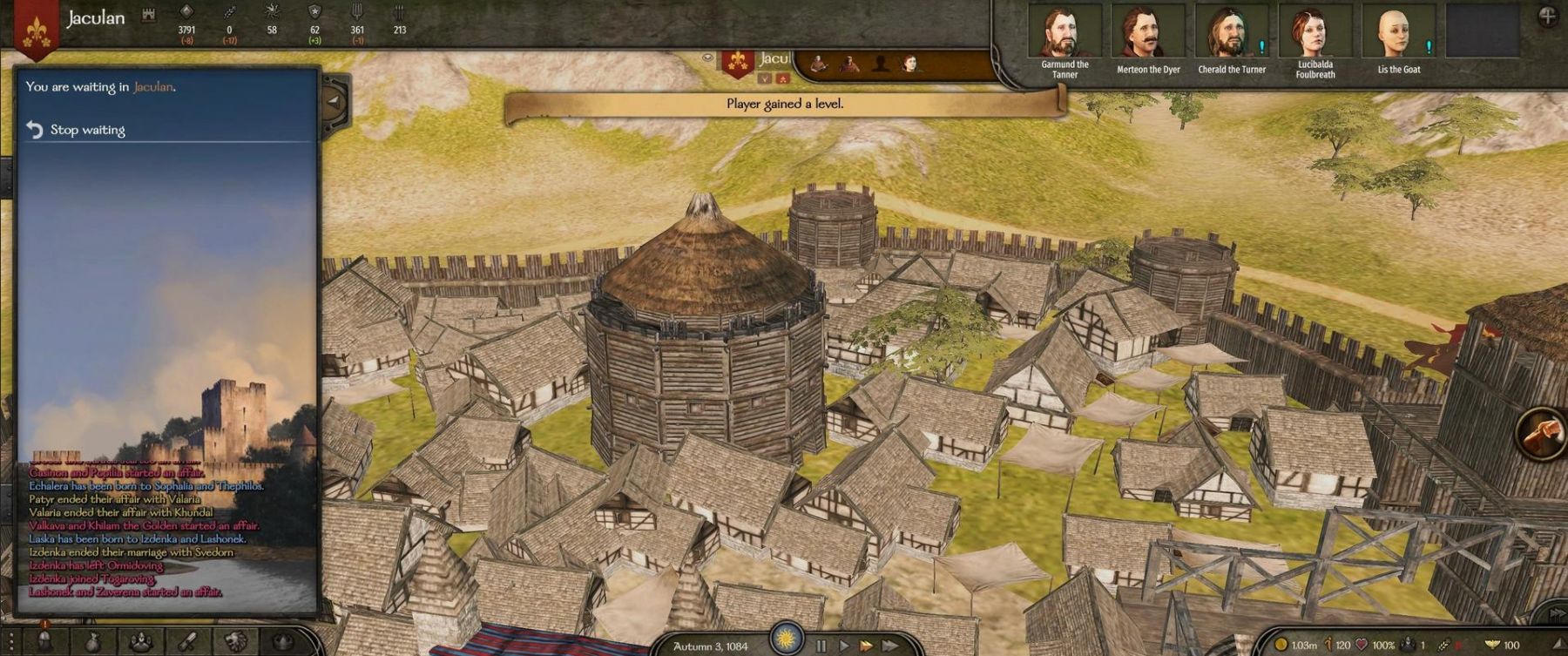Pause the game time

[821, 646]
